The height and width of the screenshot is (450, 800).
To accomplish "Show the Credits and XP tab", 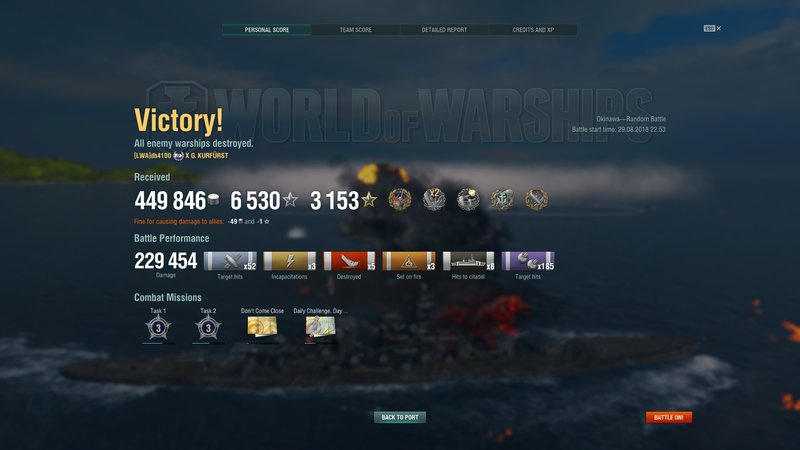I will tap(533, 30).
